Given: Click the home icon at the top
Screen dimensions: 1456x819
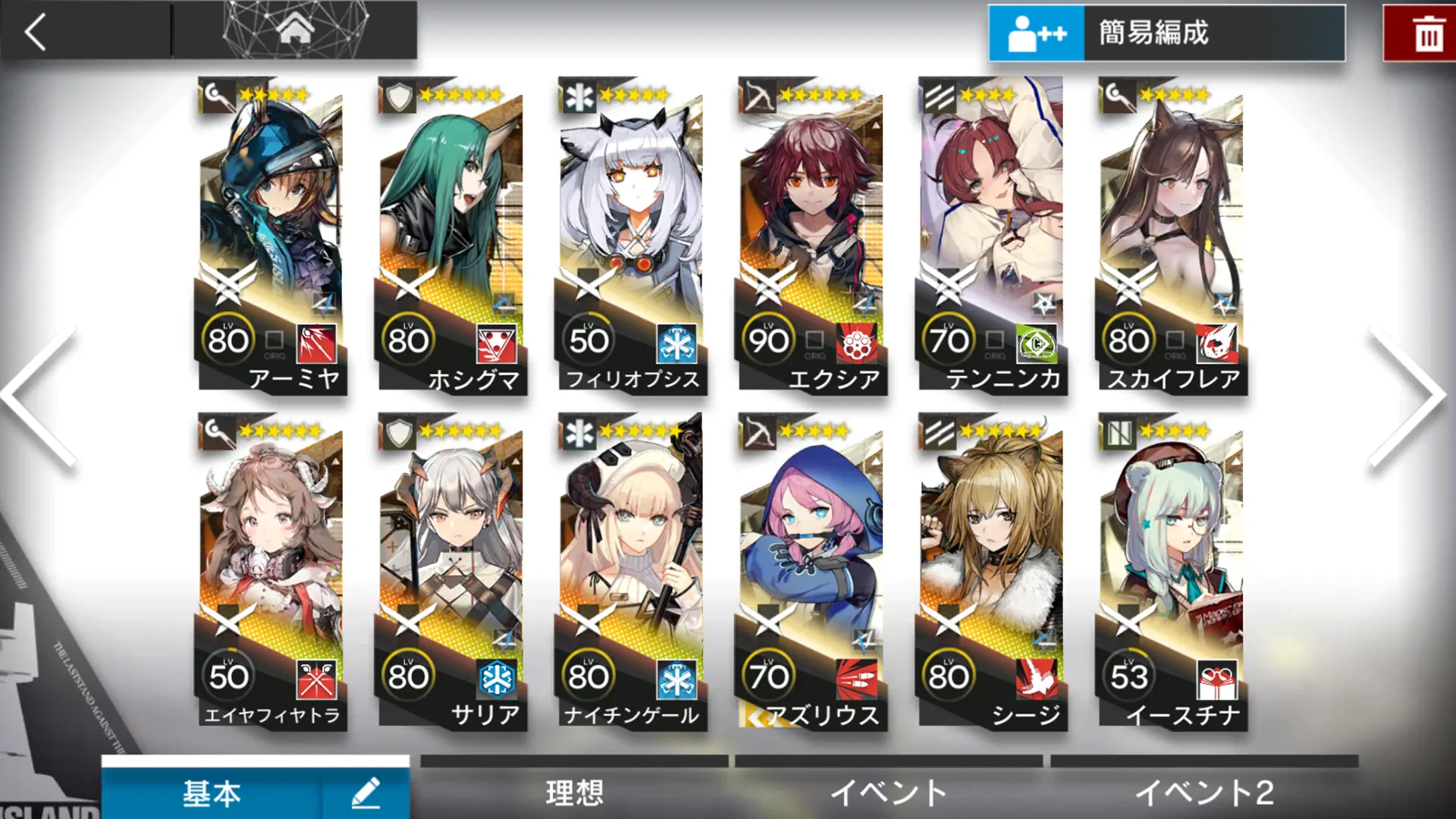Looking at the screenshot, I should (294, 27).
